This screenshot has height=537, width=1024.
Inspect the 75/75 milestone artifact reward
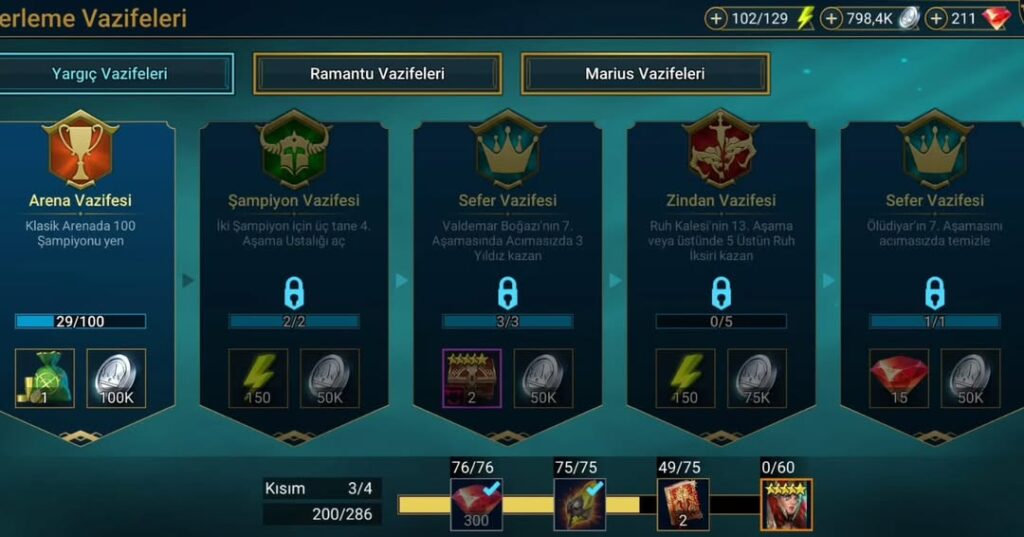580,504
